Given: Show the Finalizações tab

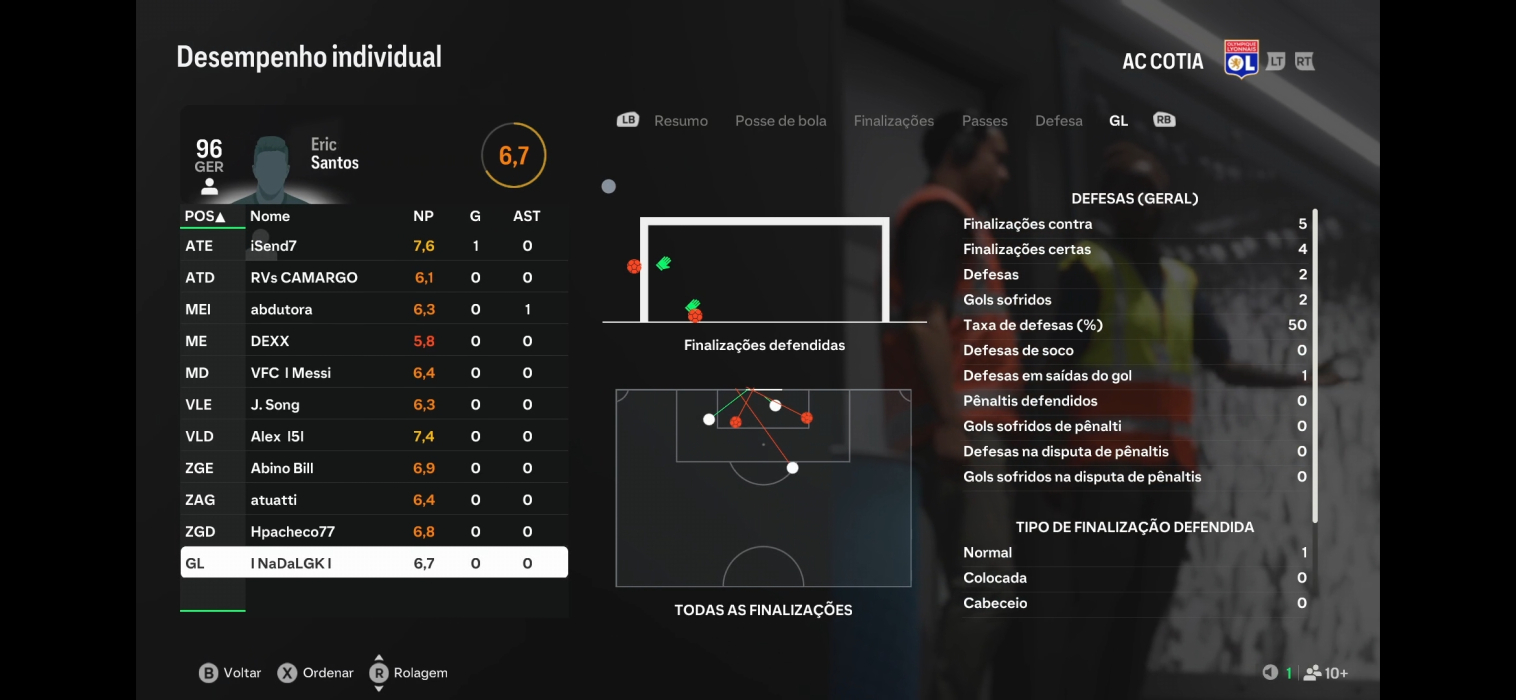Looking at the screenshot, I should pos(893,121).
